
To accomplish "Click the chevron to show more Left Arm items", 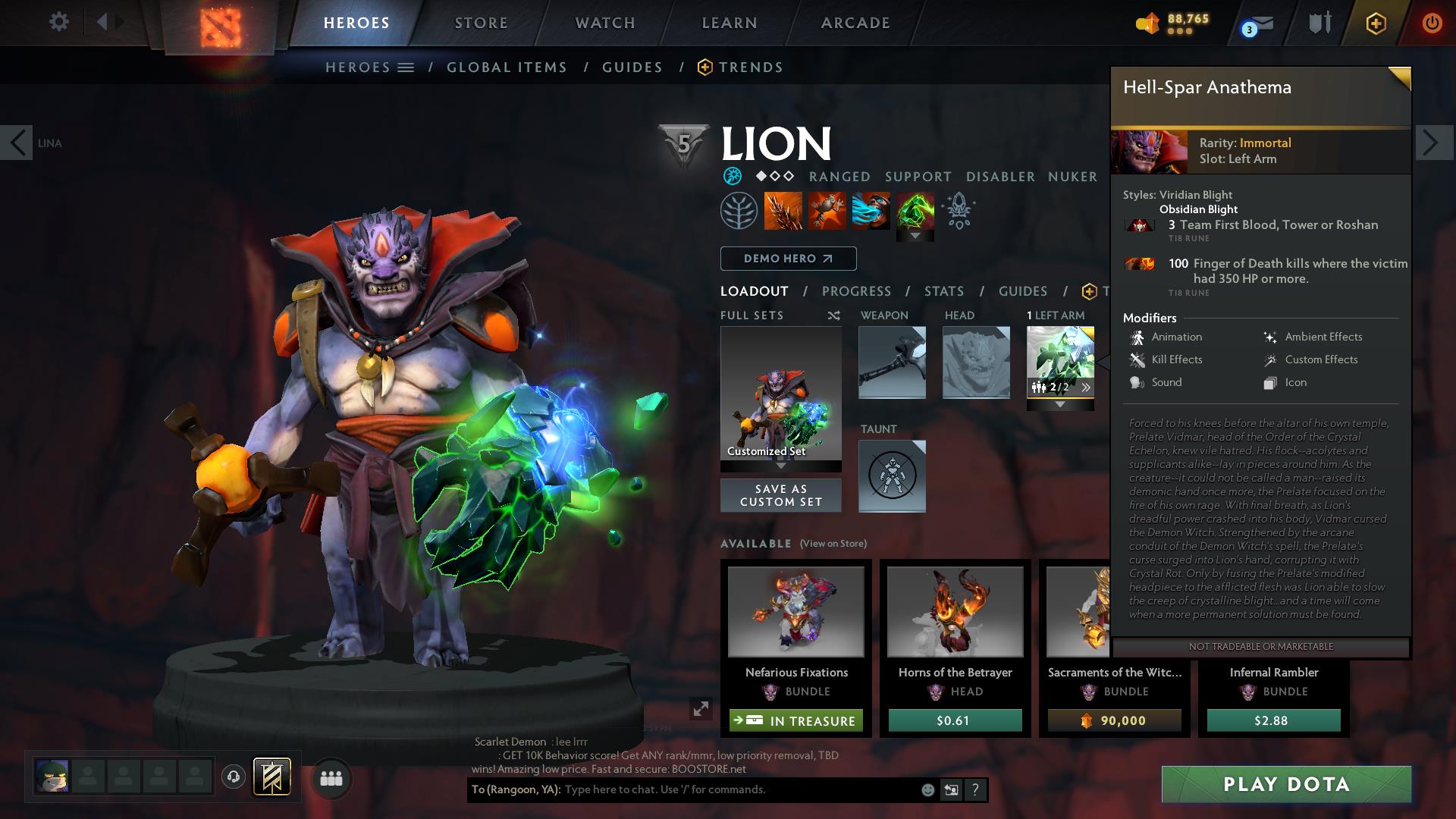I will coord(1087,387).
